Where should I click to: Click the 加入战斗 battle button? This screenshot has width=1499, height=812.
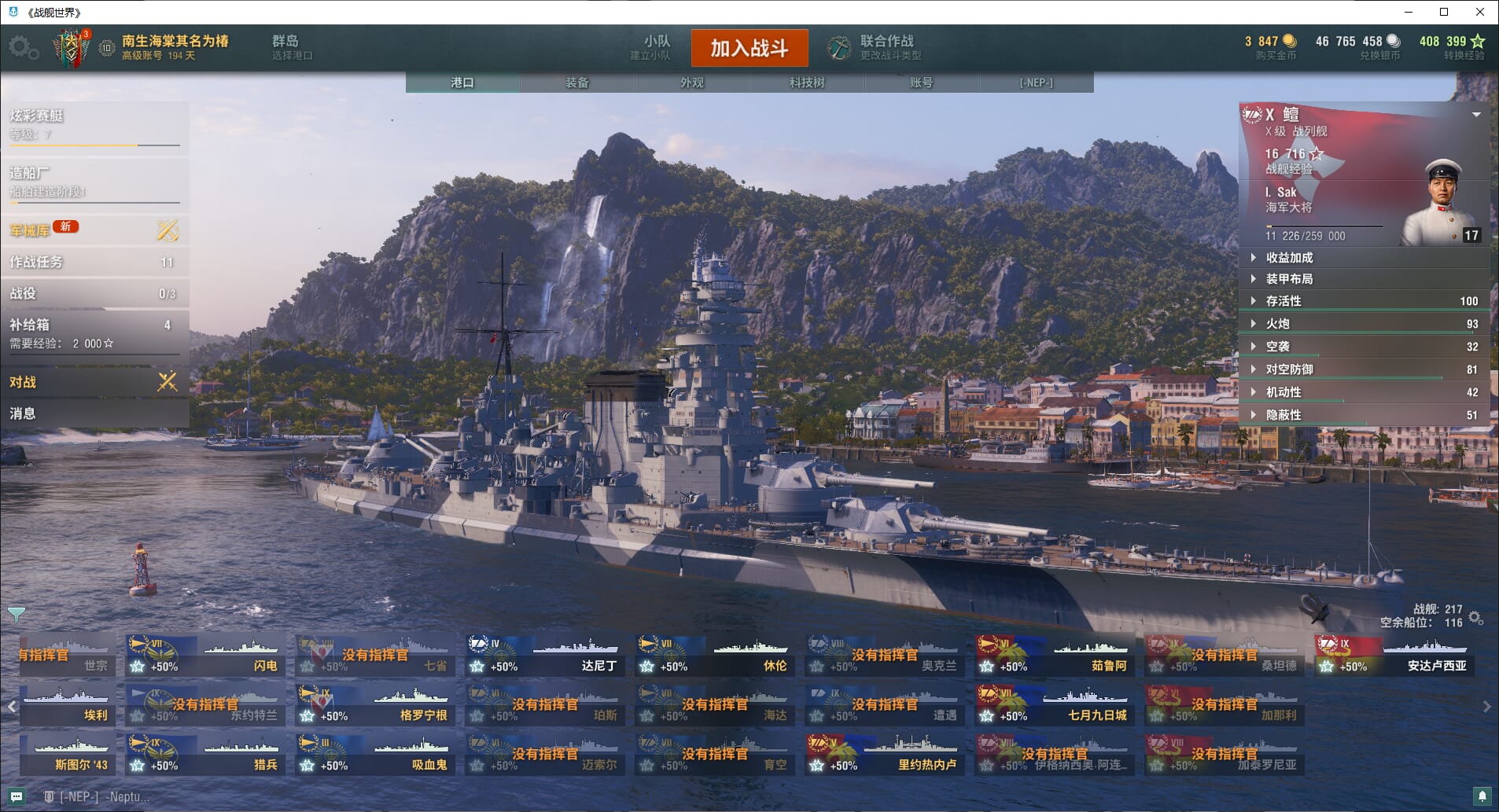click(x=749, y=48)
